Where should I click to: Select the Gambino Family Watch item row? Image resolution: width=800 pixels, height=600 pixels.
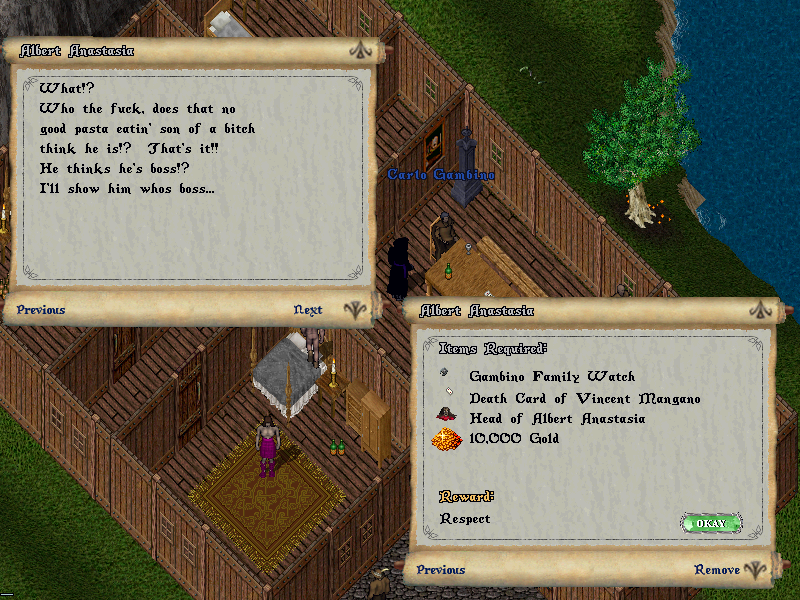[551, 377]
